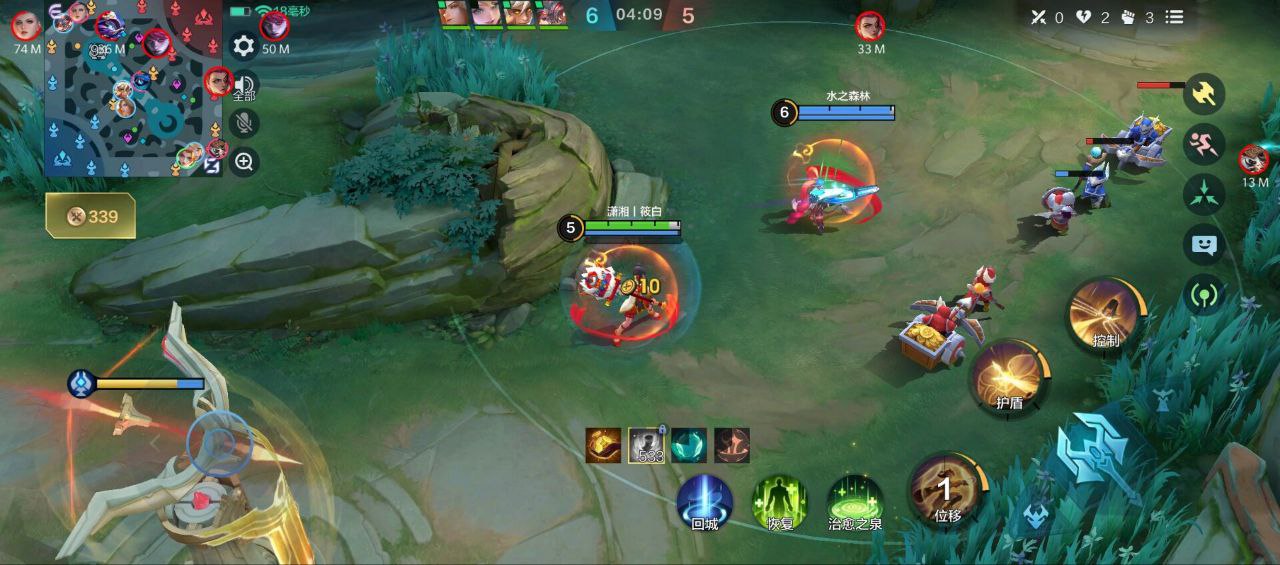Send the attack signal with axe icon
The height and width of the screenshot is (565, 1280).
coord(1204,94)
